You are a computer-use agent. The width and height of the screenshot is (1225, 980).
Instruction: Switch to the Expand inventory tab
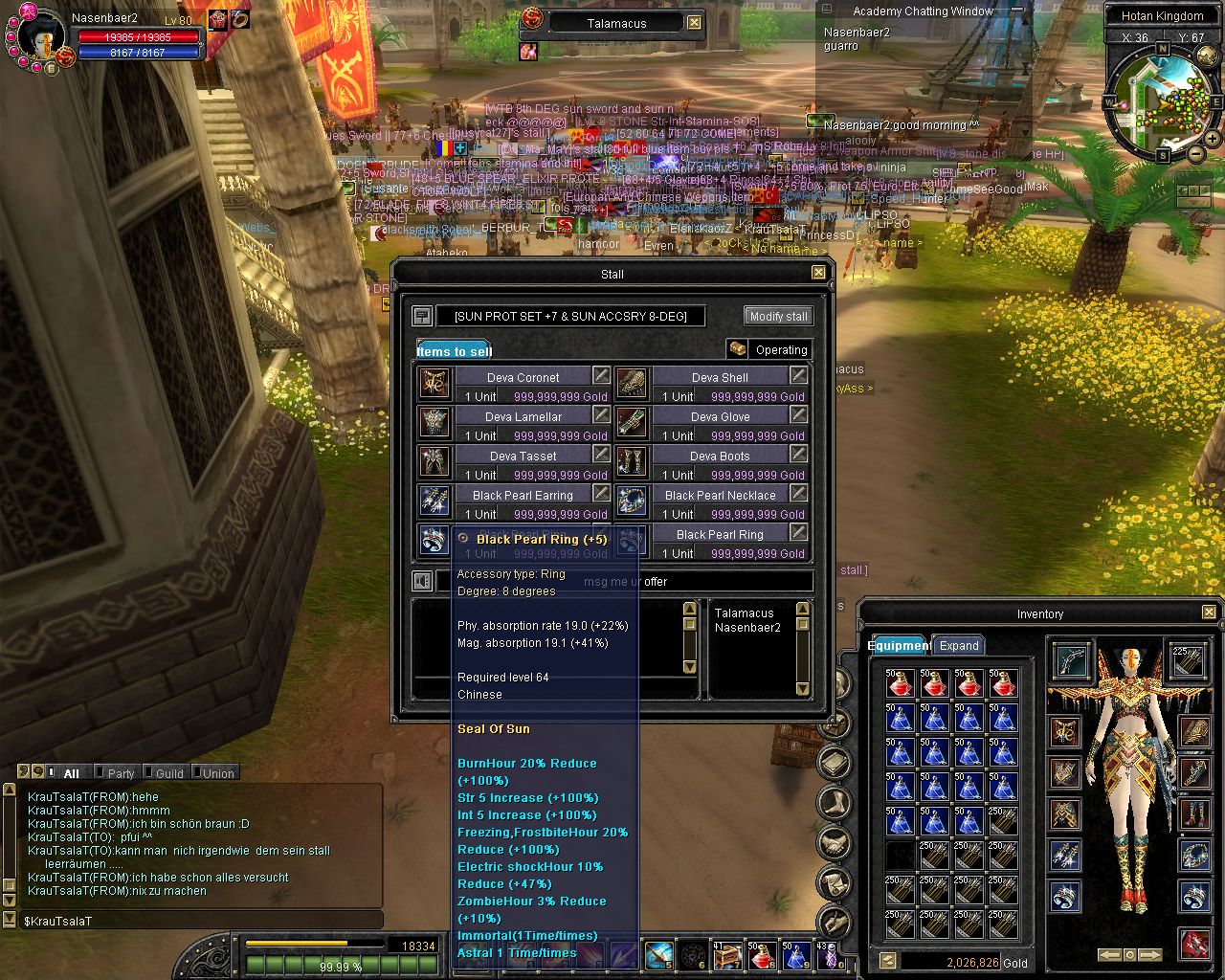coord(959,645)
